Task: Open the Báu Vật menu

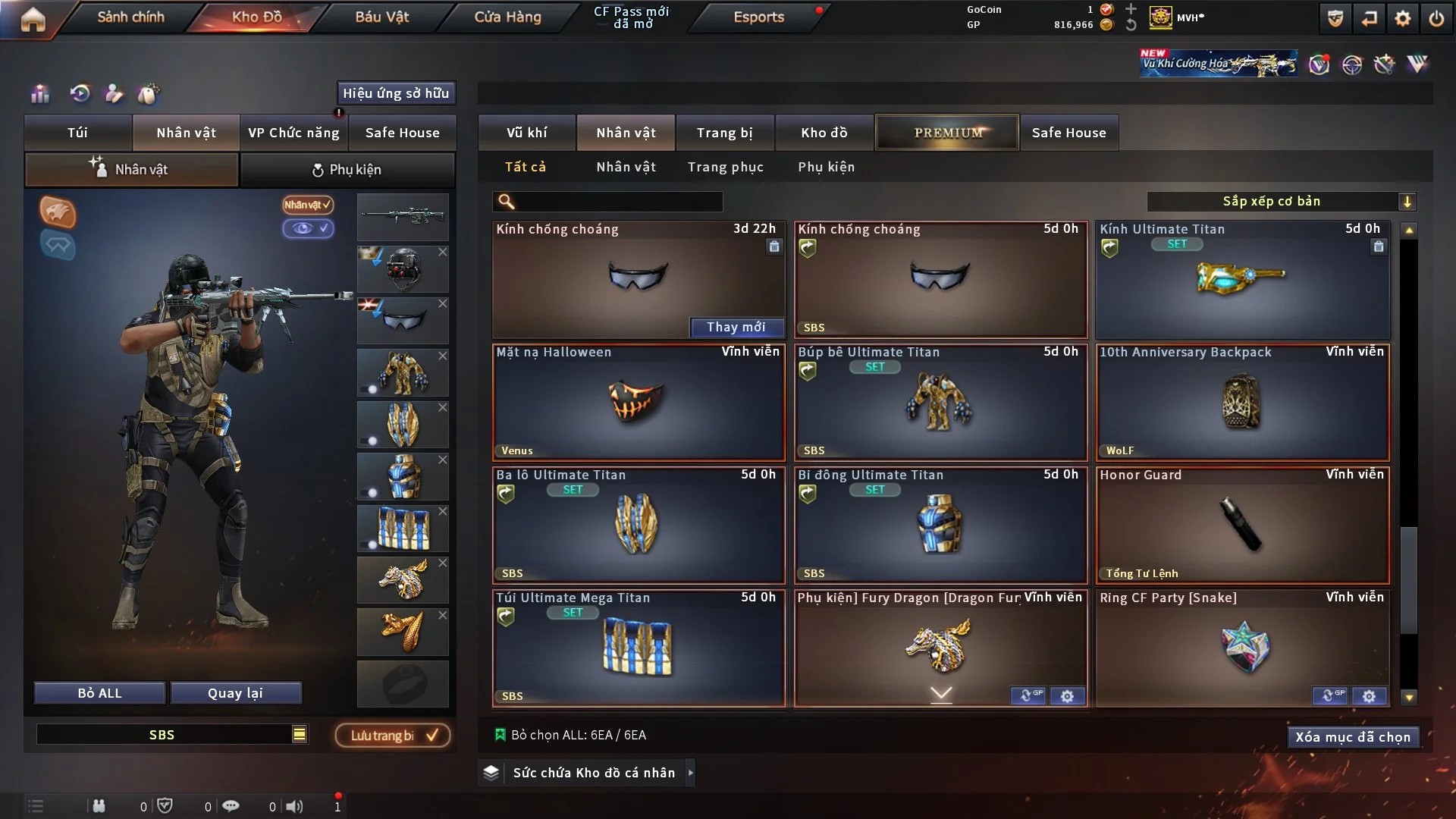Action: (x=381, y=17)
